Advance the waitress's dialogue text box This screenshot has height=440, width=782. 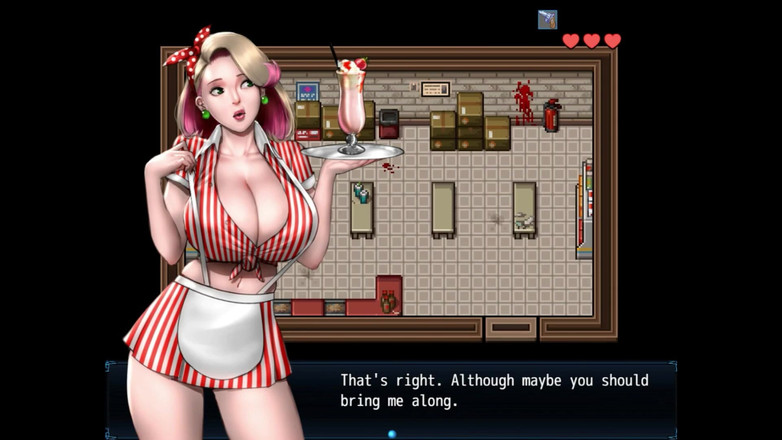click(x=494, y=391)
